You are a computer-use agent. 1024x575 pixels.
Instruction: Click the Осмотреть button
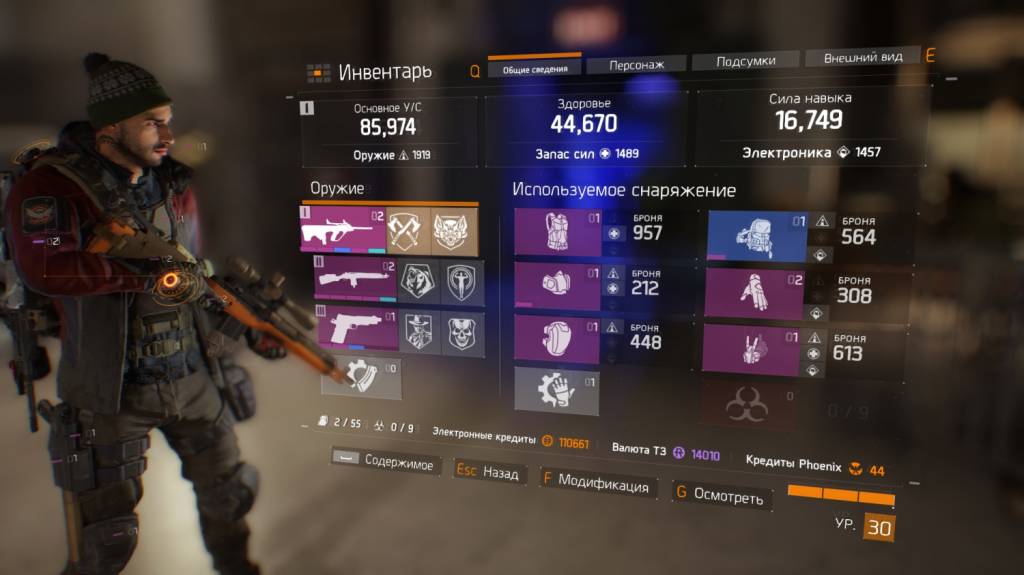click(x=721, y=495)
